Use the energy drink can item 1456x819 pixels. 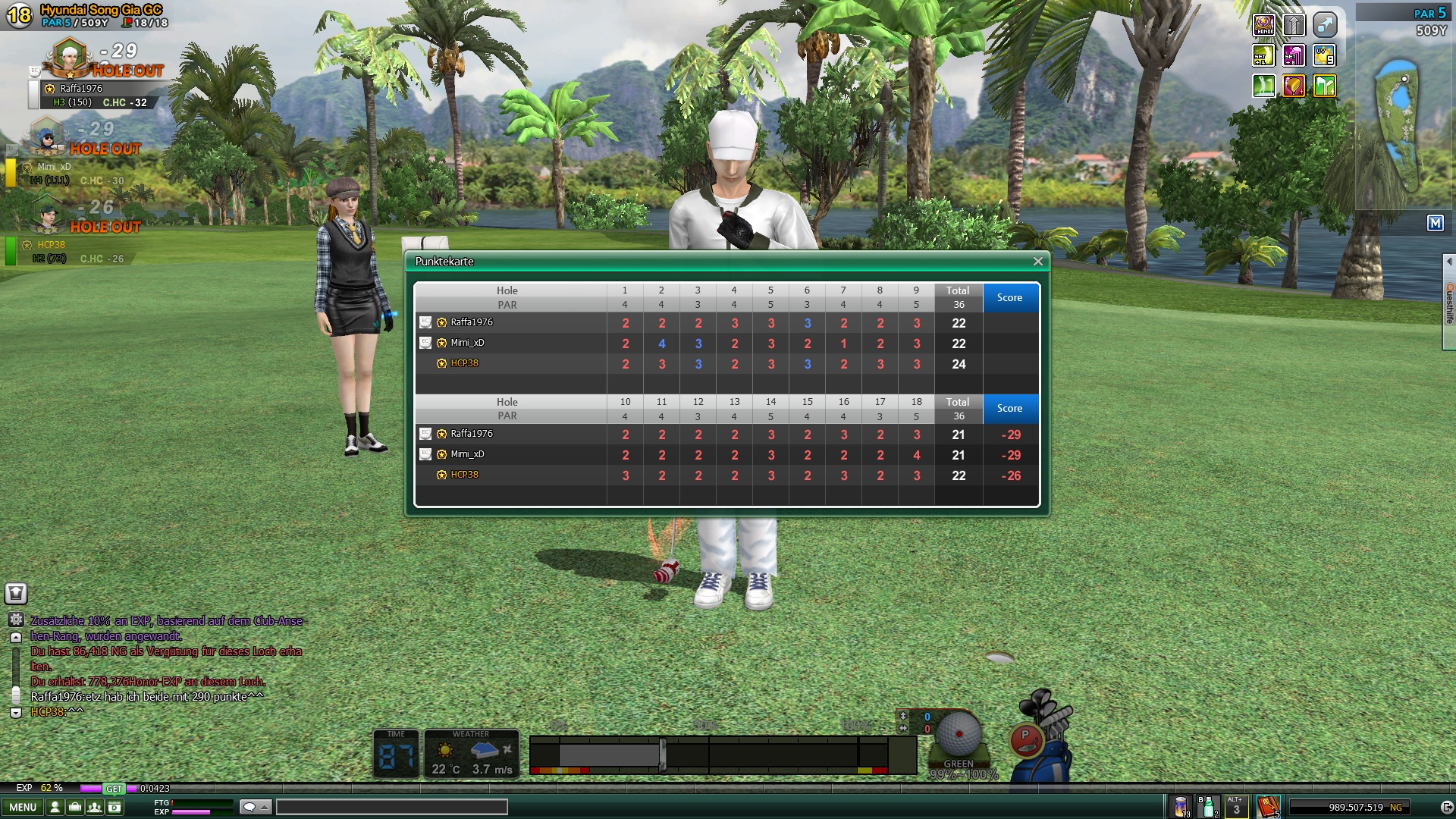1181,807
